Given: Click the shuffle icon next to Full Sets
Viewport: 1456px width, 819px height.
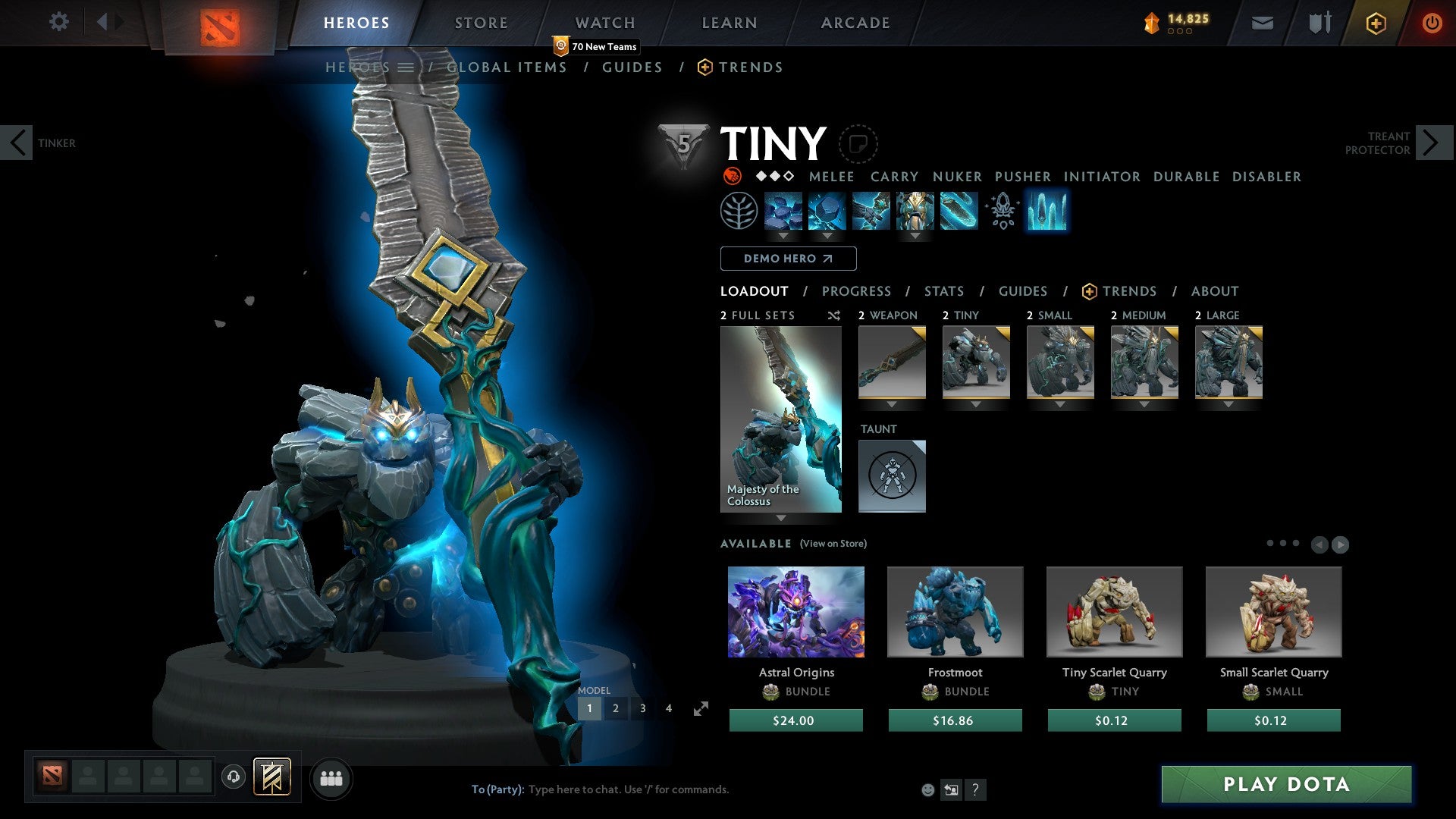Looking at the screenshot, I should coord(833,315).
